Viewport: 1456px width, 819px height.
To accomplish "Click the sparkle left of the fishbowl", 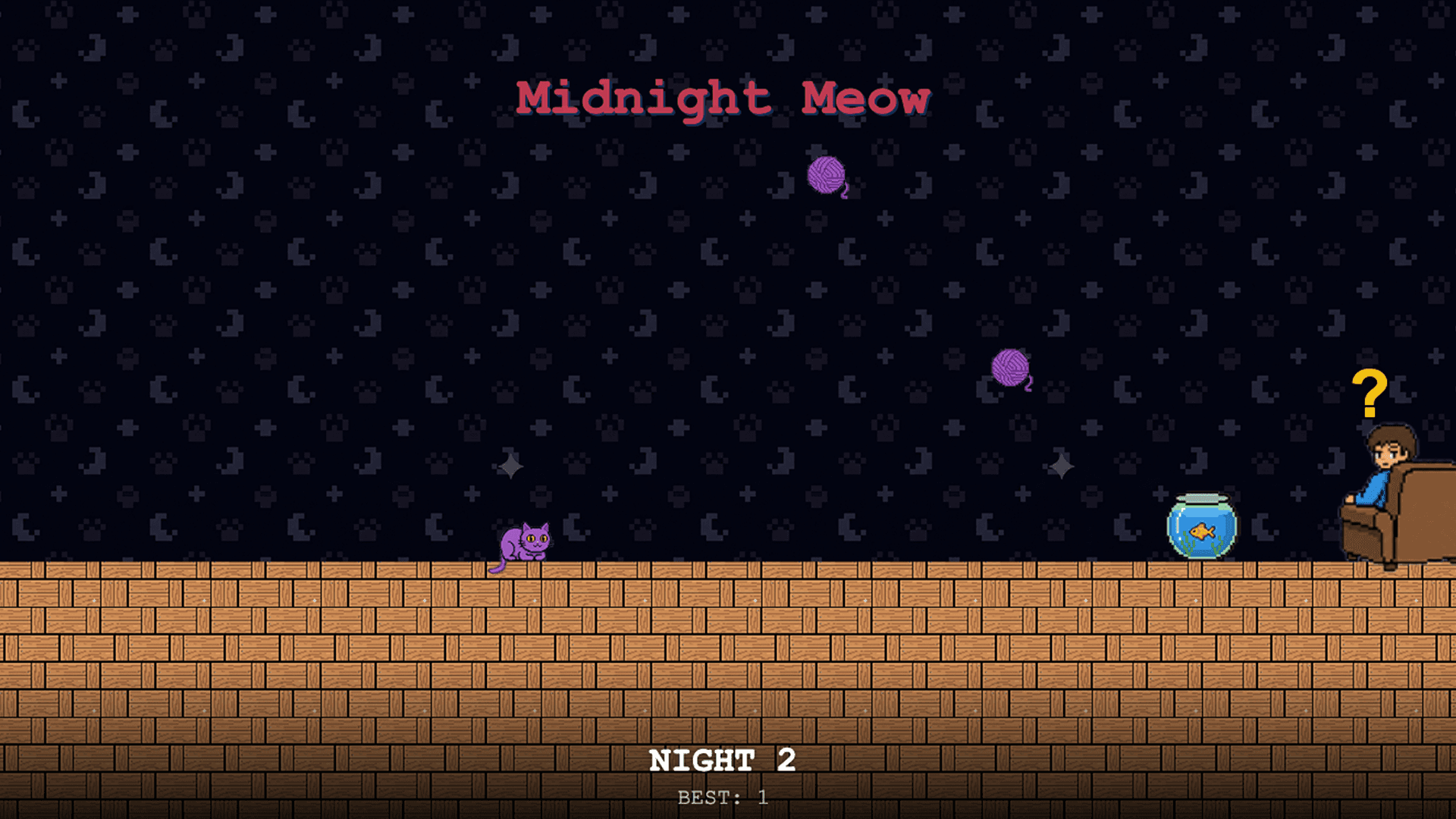I will 1061,467.
